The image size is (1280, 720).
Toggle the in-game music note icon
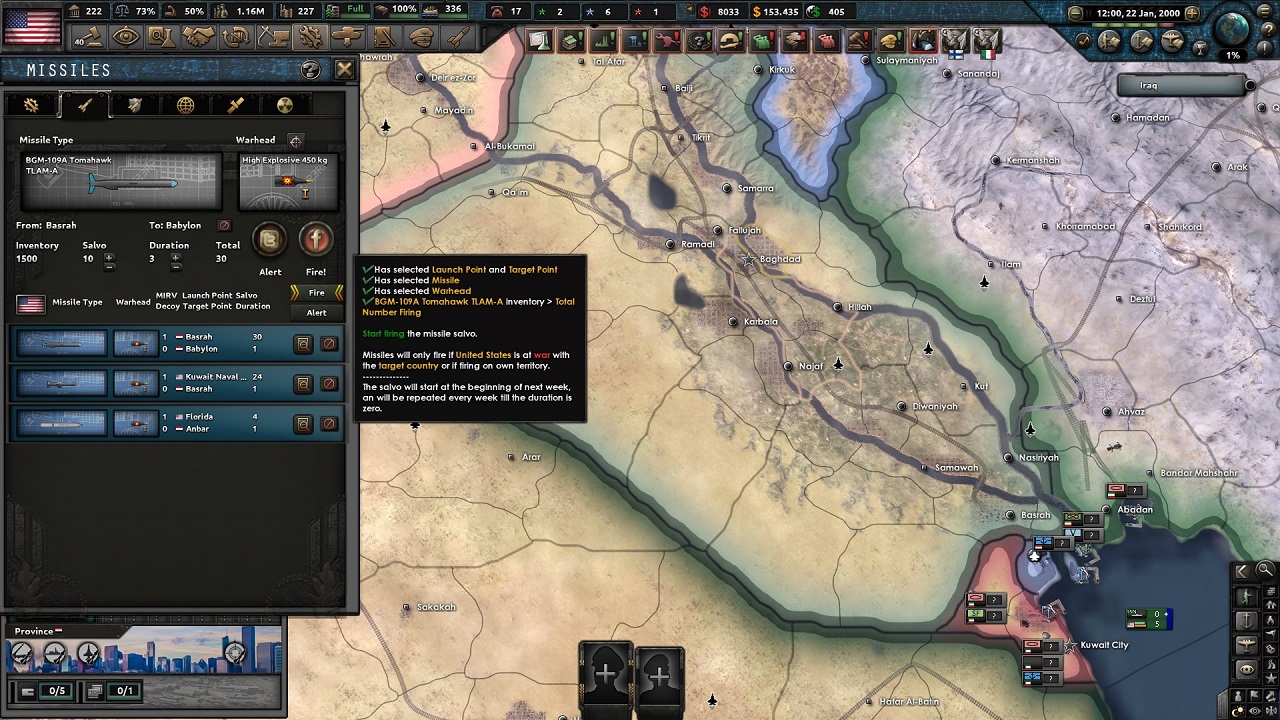(1084, 40)
